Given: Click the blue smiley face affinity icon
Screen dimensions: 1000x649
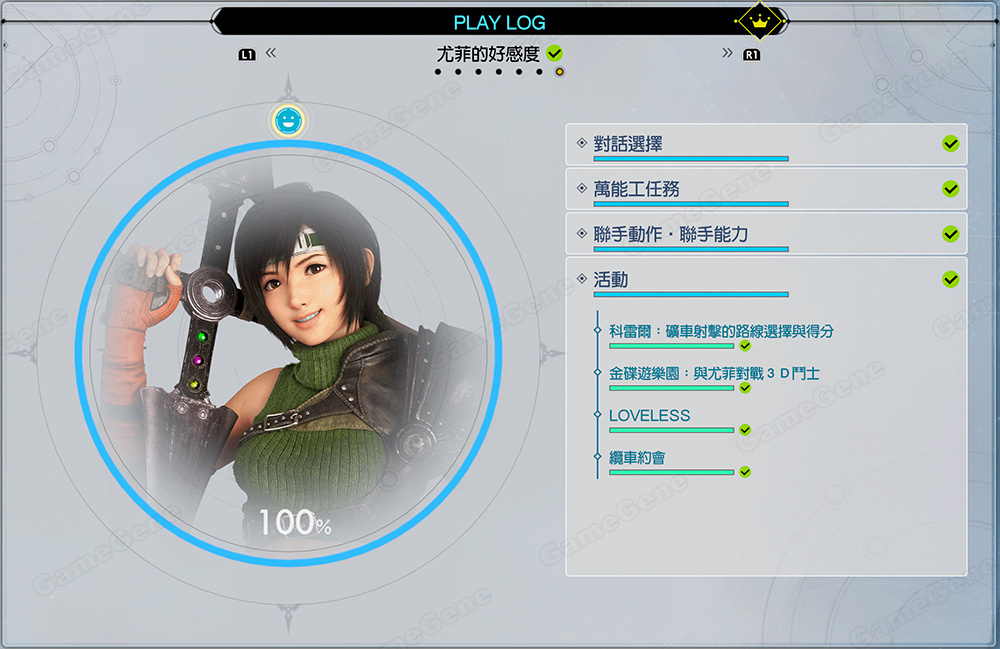Looking at the screenshot, I should pyautogui.click(x=288, y=121).
